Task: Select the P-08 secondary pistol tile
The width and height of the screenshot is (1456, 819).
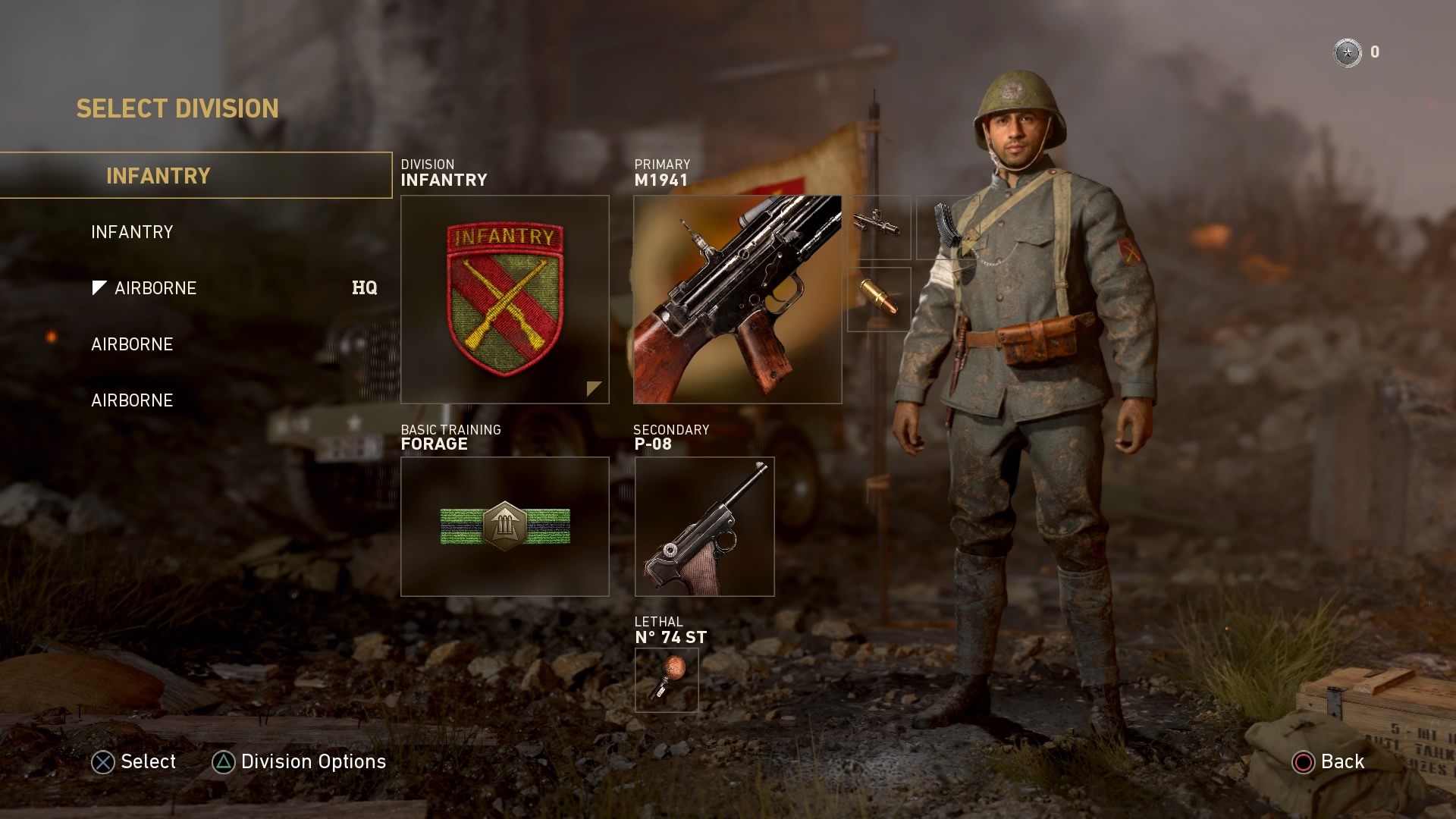Action: [704, 526]
